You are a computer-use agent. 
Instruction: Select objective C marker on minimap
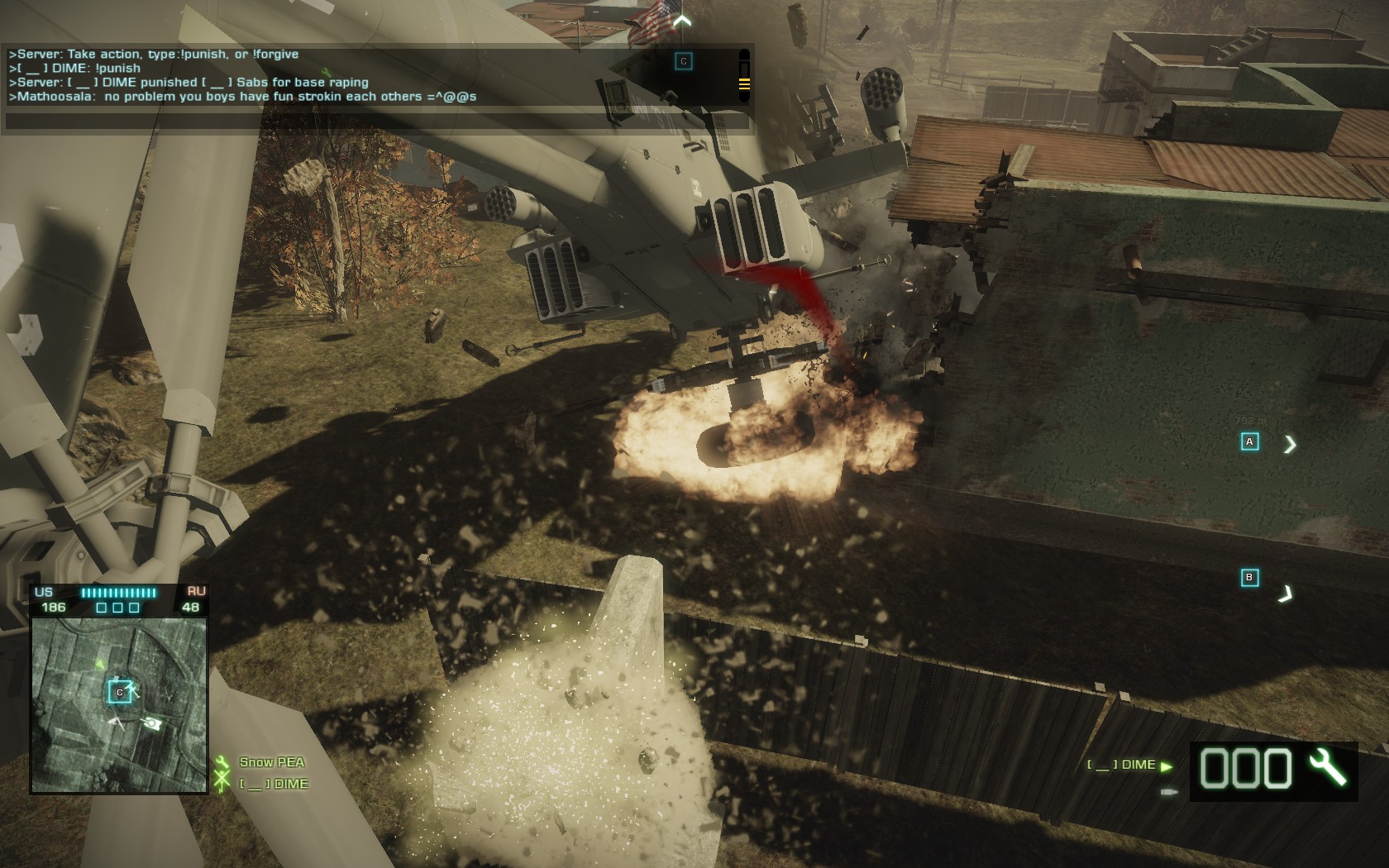(x=120, y=692)
